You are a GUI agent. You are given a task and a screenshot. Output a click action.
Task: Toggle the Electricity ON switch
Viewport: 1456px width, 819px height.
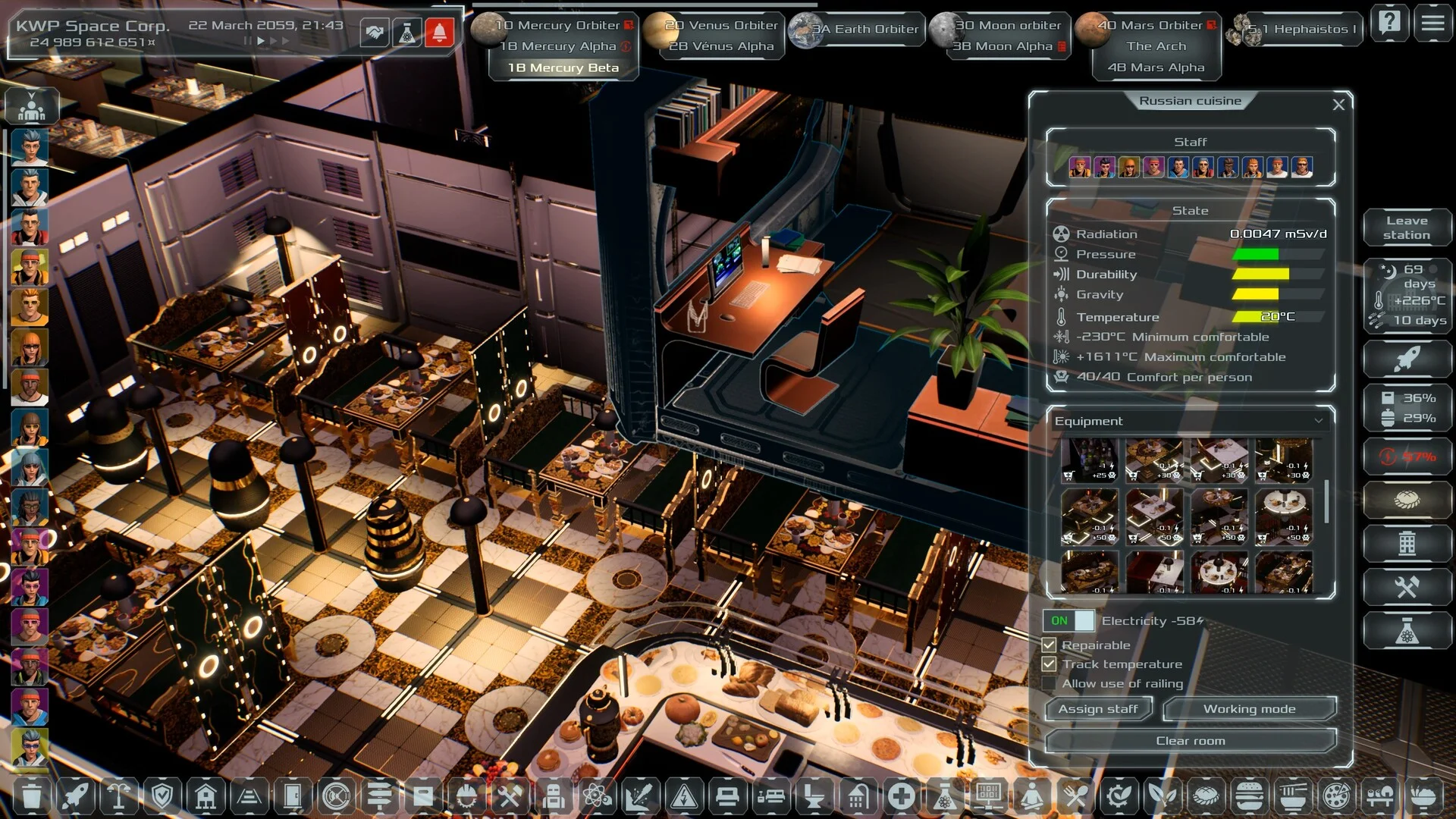click(1068, 620)
